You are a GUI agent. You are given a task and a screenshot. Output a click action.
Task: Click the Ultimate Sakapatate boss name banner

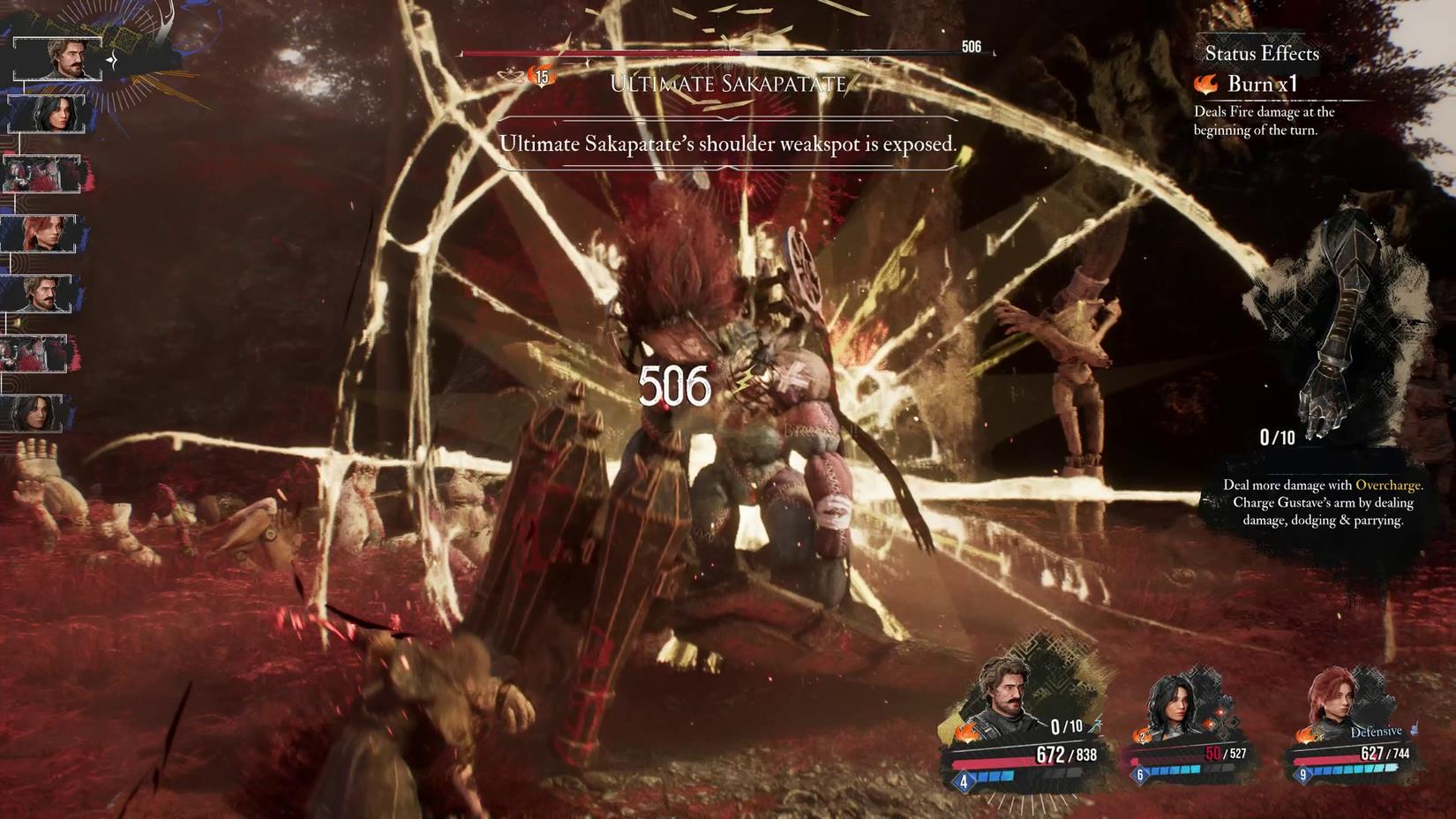click(728, 83)
